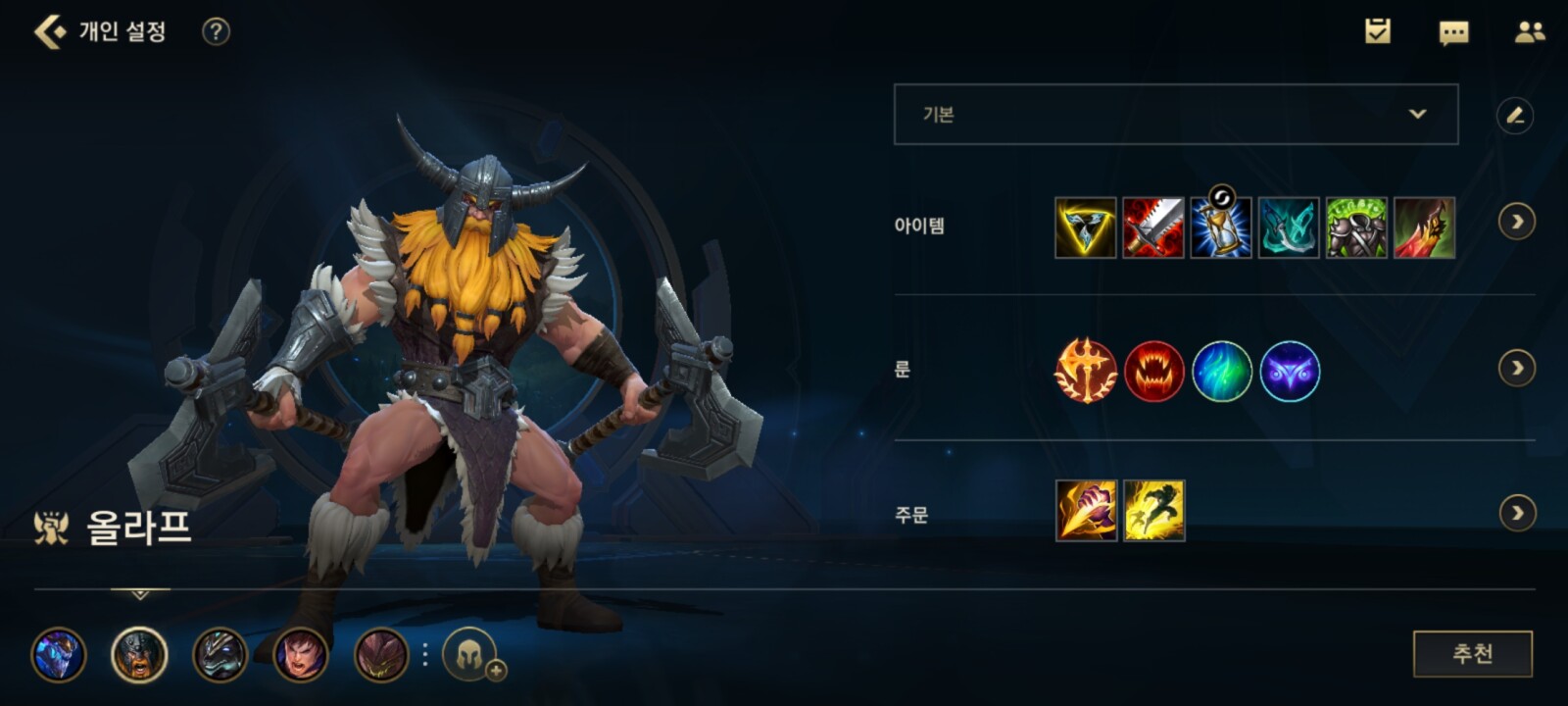
Task: Click the pencil edit loadout button
Action: [1515, 116]
